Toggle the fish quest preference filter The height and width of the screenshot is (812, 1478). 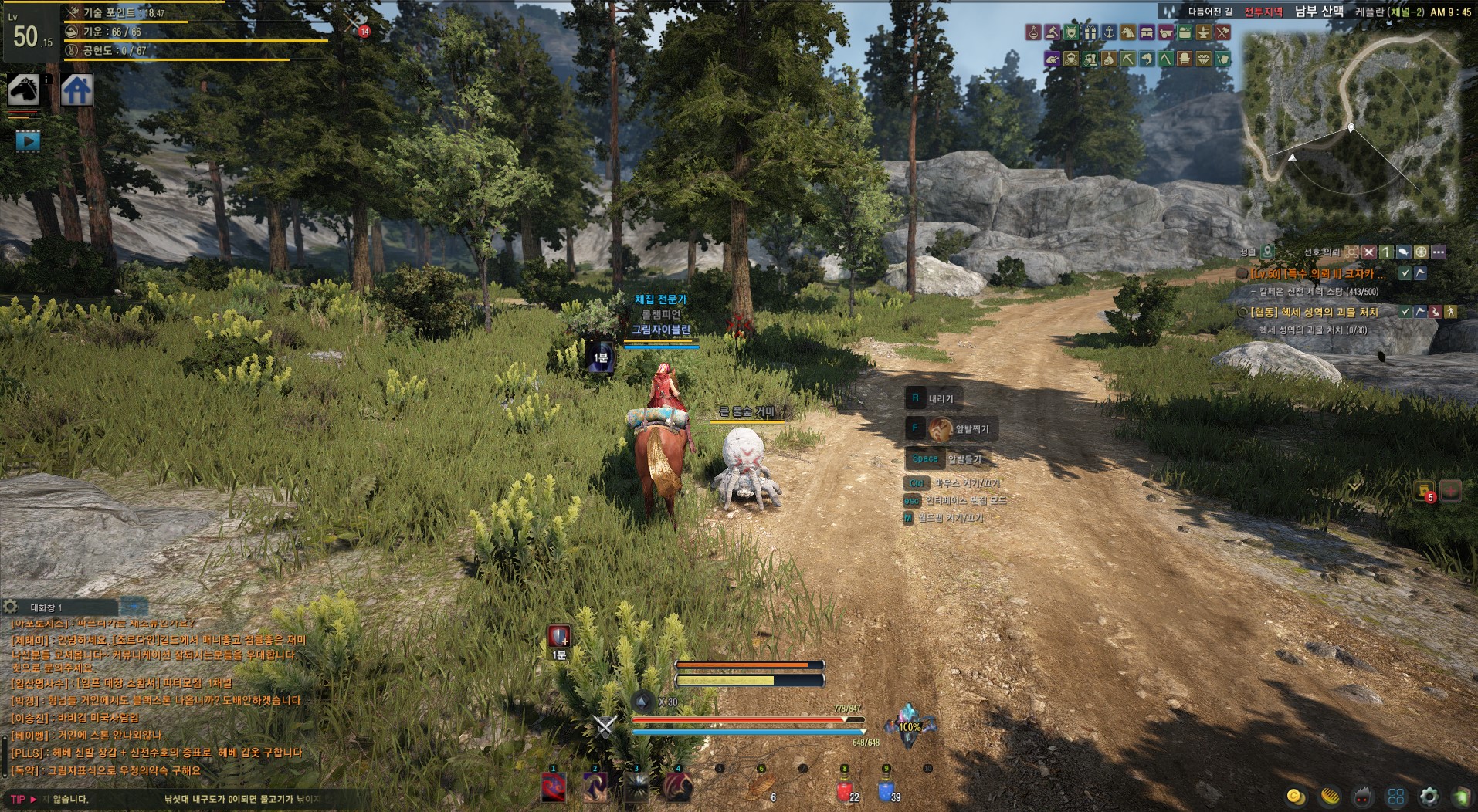point(1403,252)
